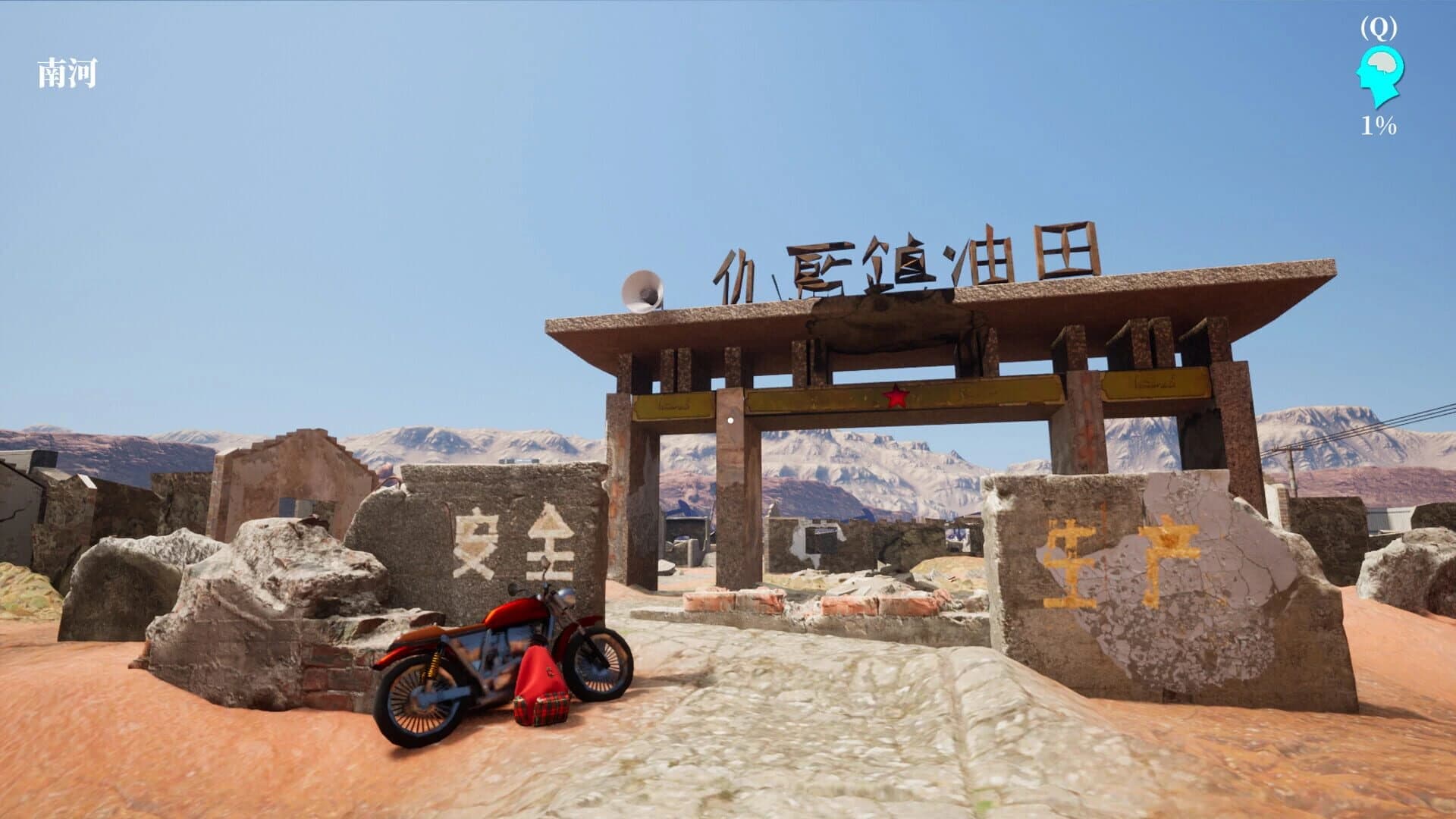Open the brain head memory icon
Screen dimensions: 1456x819
tap(1379, 76)
